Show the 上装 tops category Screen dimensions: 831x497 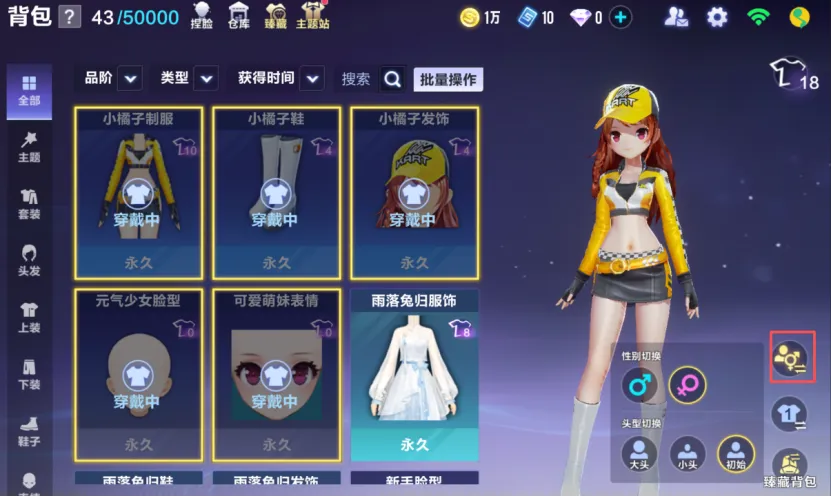[29, 316]
